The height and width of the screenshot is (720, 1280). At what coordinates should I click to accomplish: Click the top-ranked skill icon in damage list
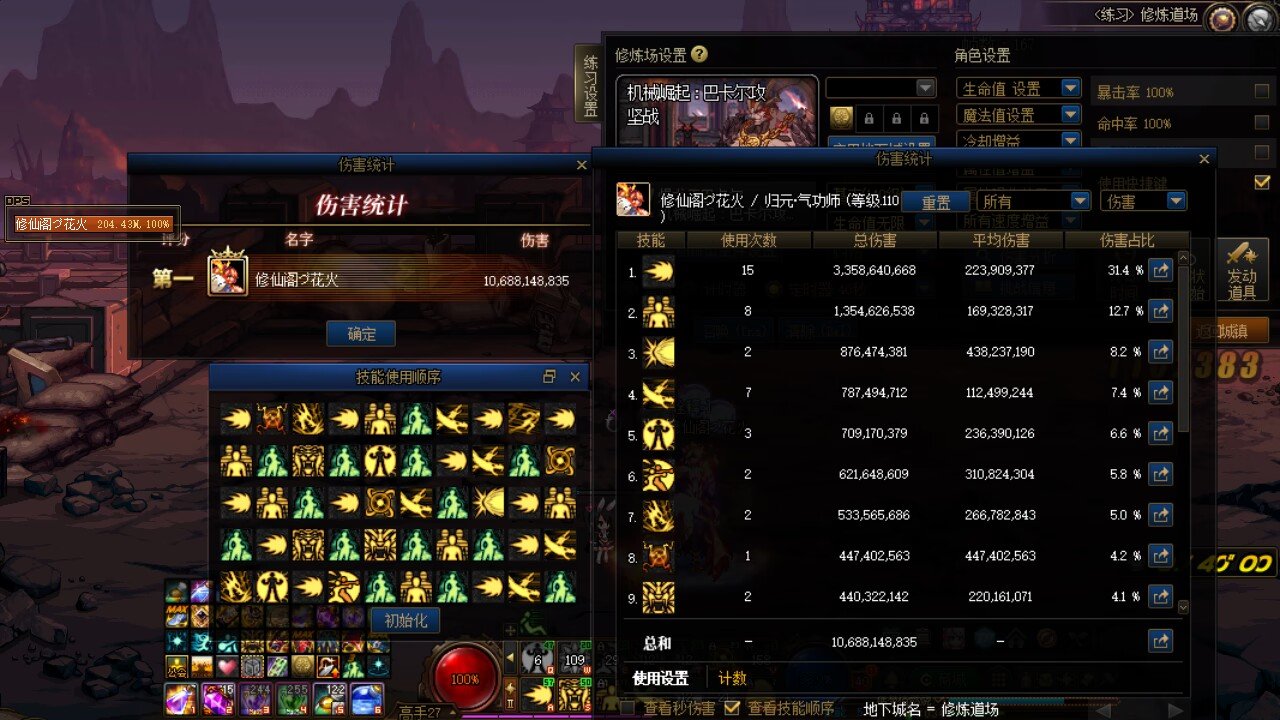[x=657, y=270]
